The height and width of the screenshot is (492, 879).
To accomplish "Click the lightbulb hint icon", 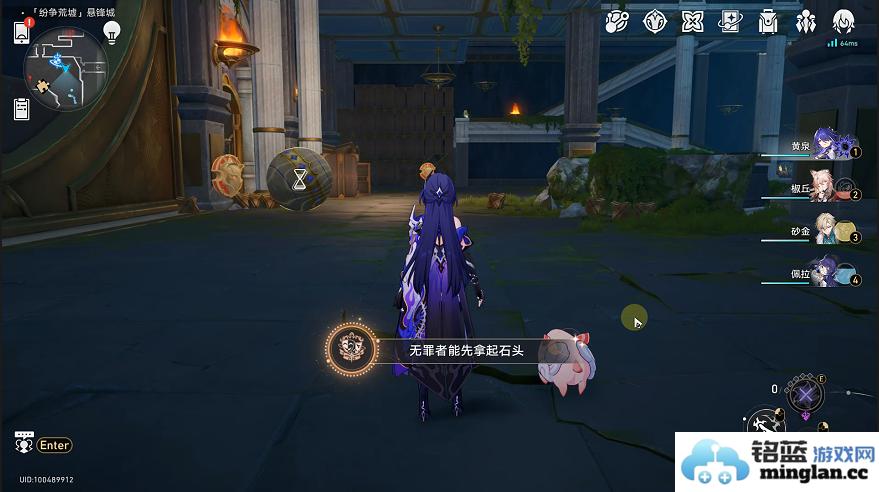I will tap(112, 32).
